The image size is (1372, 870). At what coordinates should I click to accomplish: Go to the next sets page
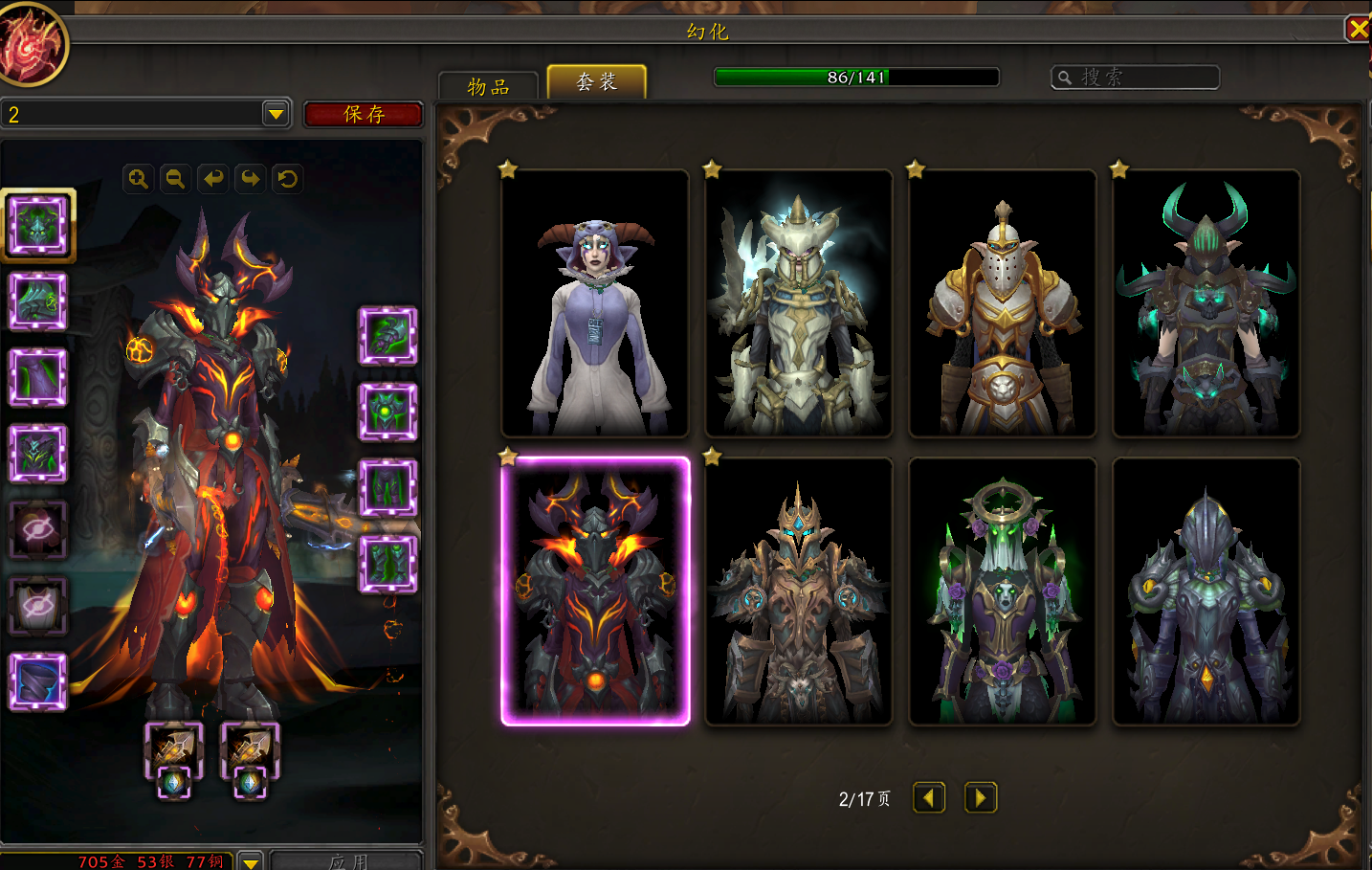(981, 797)
